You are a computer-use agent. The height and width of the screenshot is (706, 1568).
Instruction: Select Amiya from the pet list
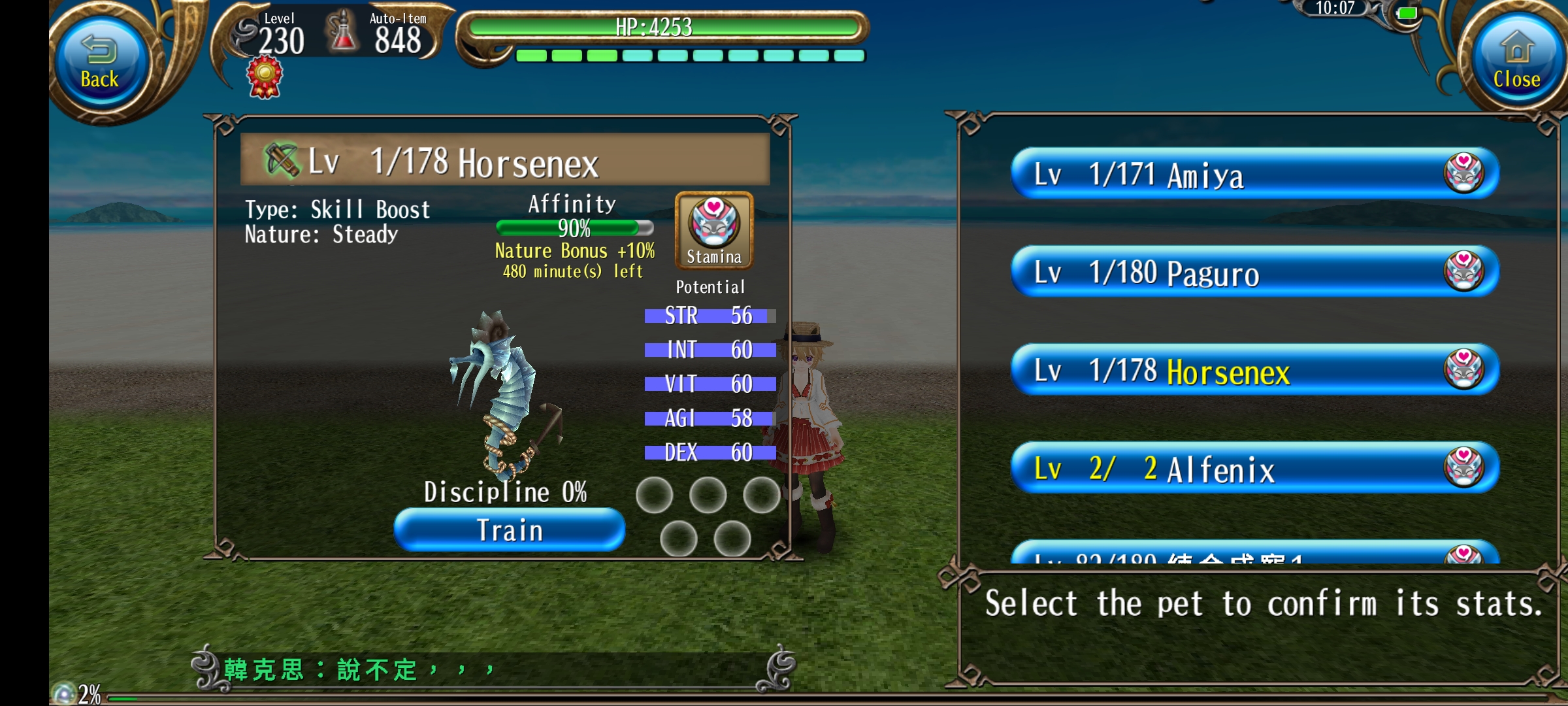point(1254,174)
